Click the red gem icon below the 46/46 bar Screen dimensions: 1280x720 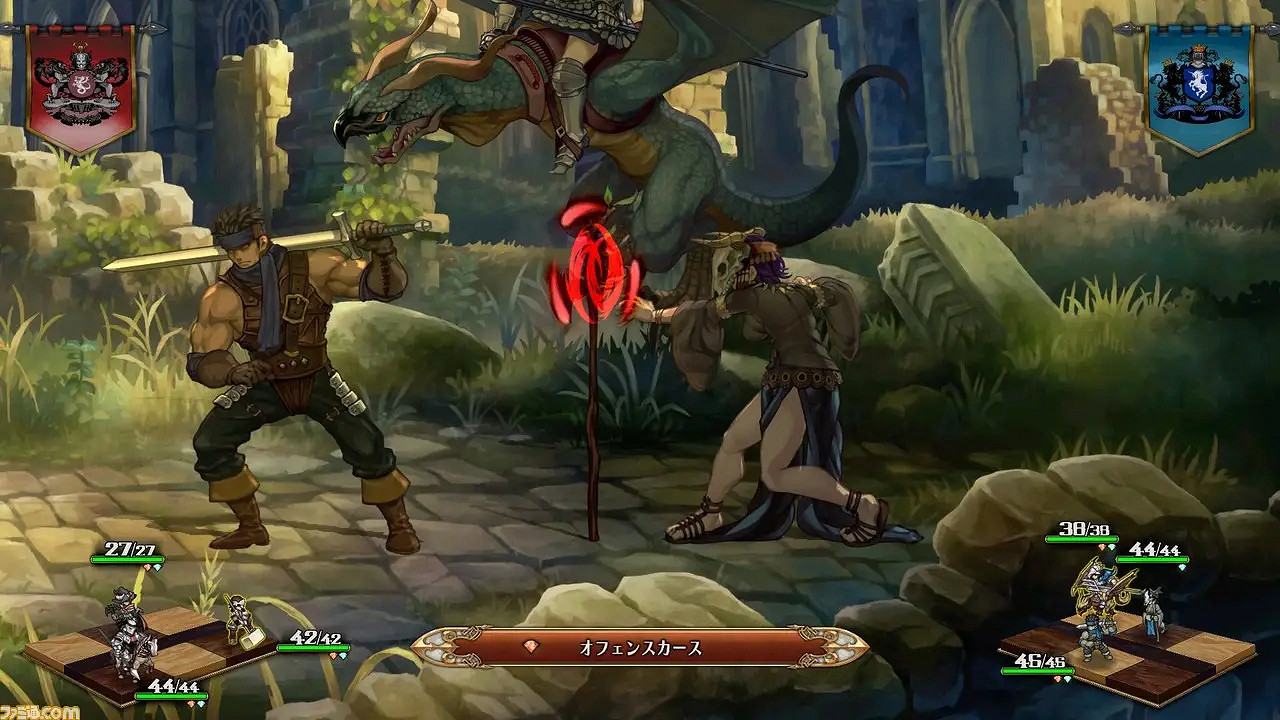pos(1056,680)
